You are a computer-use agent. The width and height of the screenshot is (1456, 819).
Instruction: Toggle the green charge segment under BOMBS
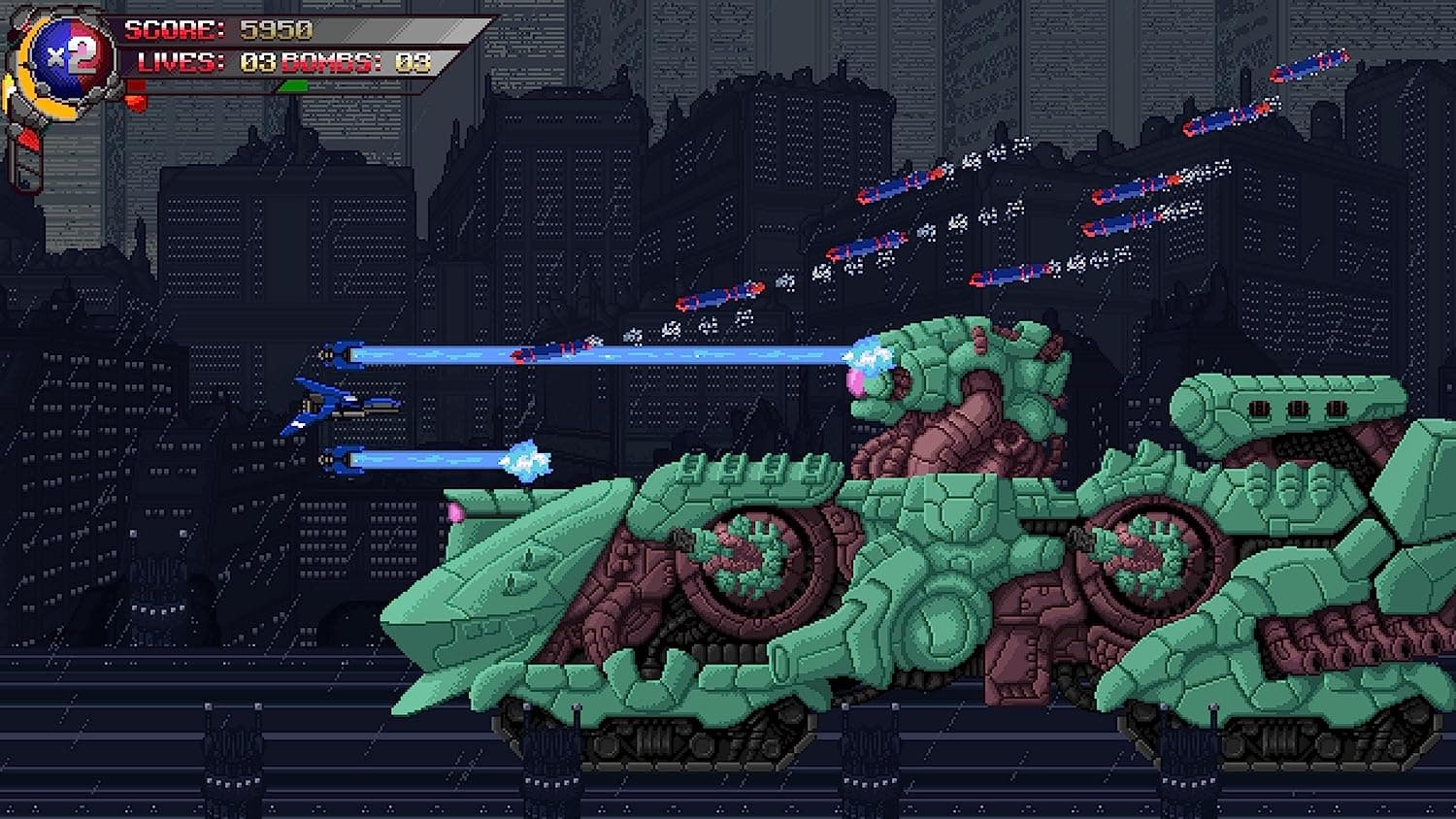pos(294,85)
